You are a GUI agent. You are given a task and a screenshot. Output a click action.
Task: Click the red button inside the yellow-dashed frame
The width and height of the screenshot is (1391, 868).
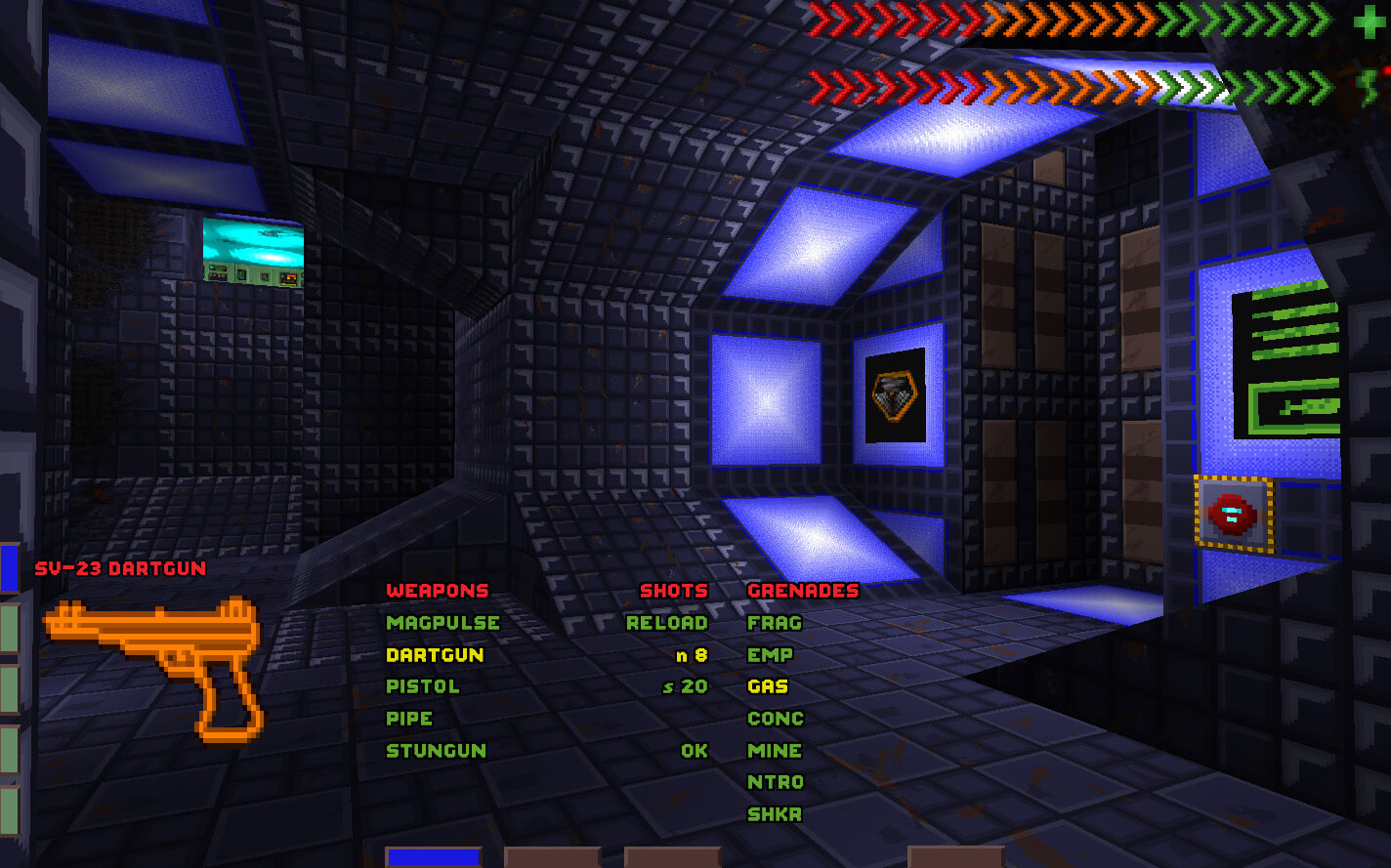pyautogui.click(x=1230, y=512)
